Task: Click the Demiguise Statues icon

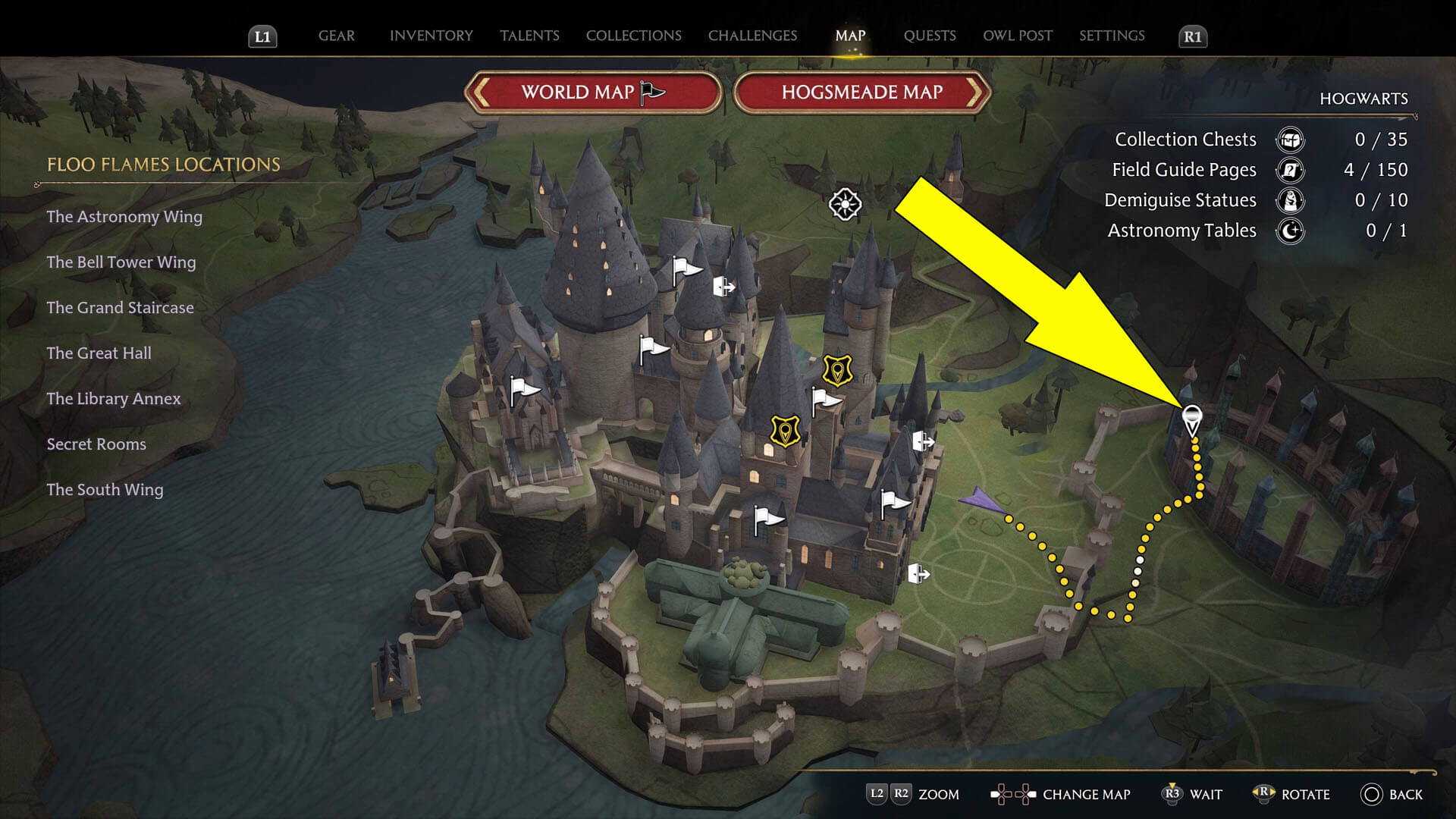Action: point(1291,200)
